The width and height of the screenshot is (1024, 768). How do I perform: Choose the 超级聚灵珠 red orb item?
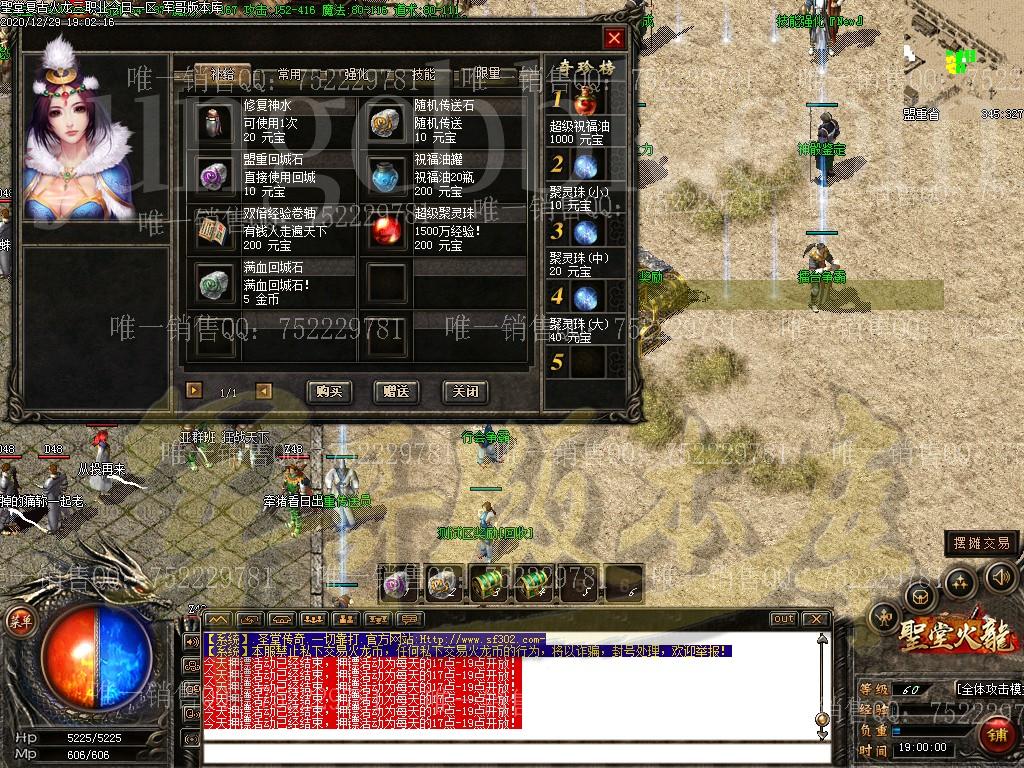pyautogui.click(x=385, y=230)
